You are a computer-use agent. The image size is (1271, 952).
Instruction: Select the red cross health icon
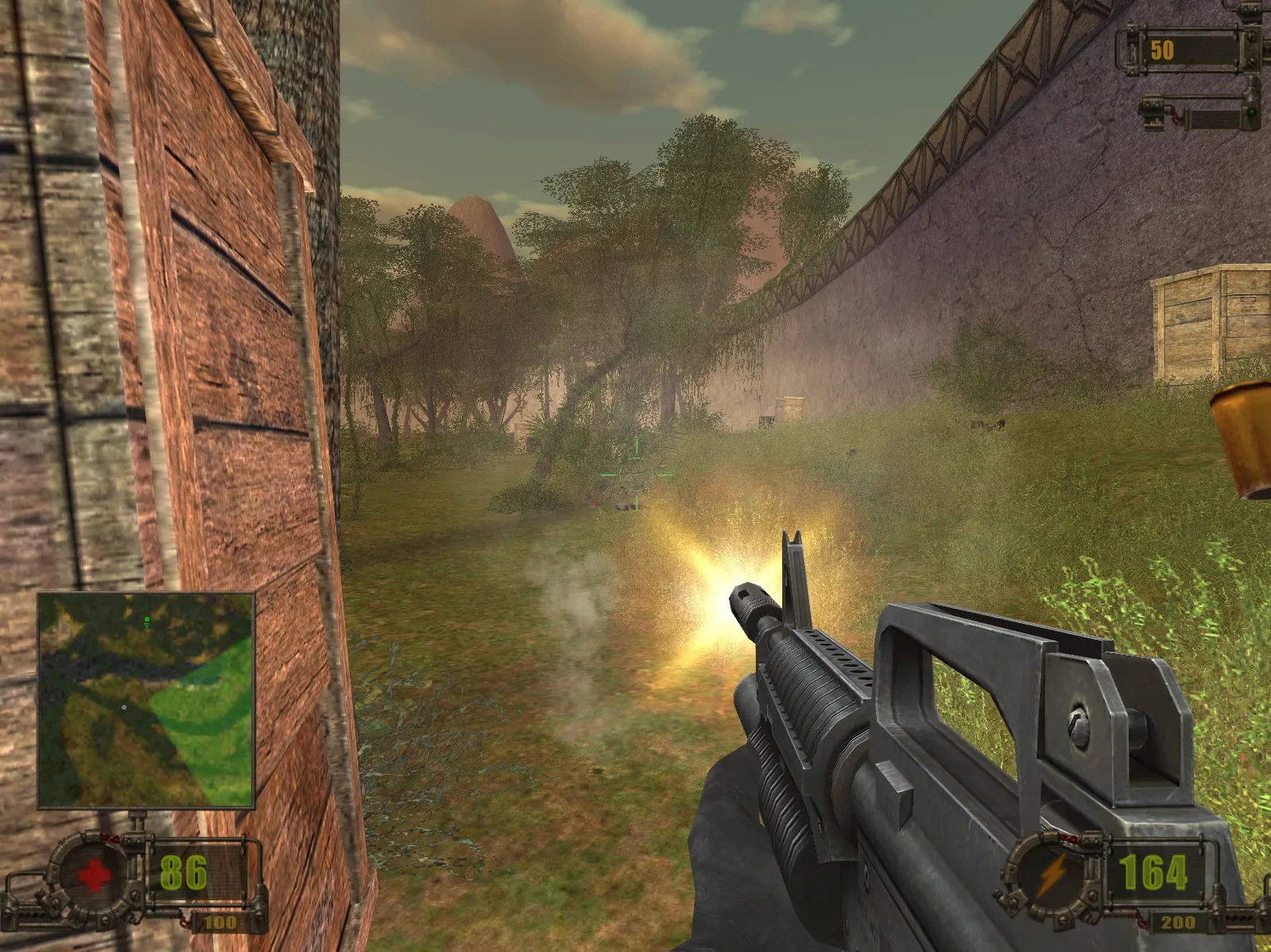tap(94, 875)
